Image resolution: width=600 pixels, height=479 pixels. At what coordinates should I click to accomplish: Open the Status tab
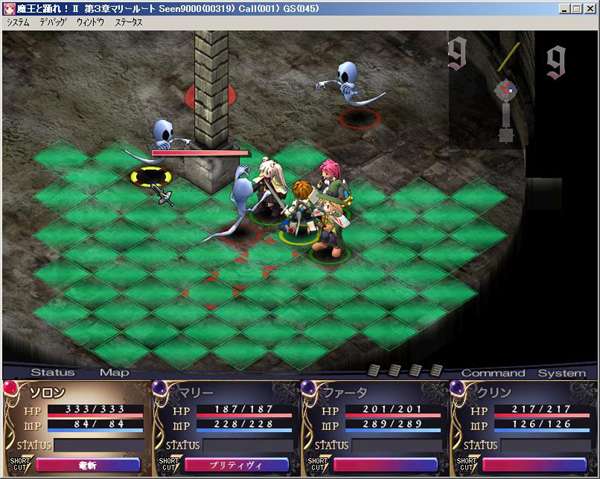(x=51, y=373)
